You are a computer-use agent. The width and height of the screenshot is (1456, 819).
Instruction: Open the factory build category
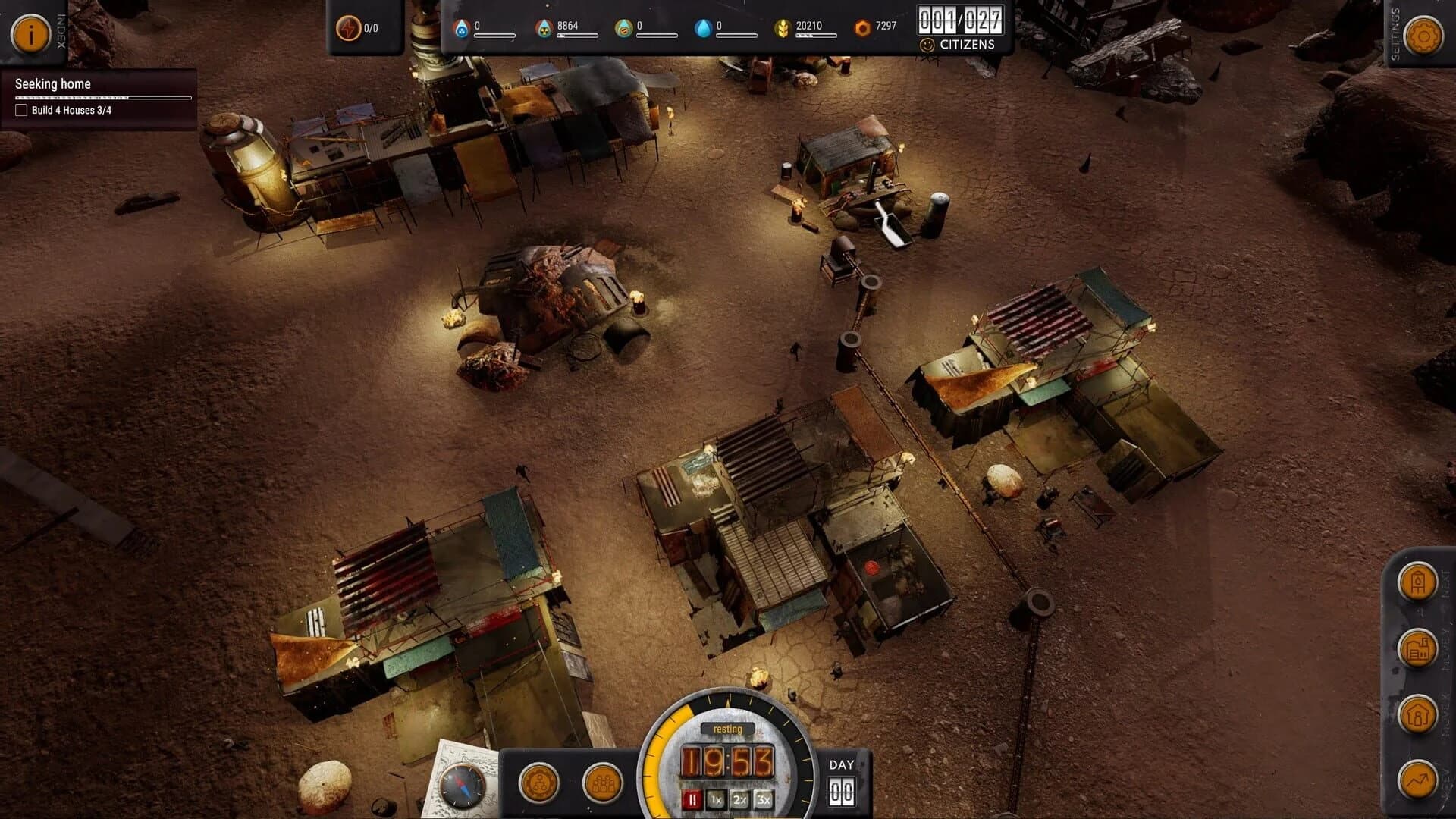[x=1417, y=648]
